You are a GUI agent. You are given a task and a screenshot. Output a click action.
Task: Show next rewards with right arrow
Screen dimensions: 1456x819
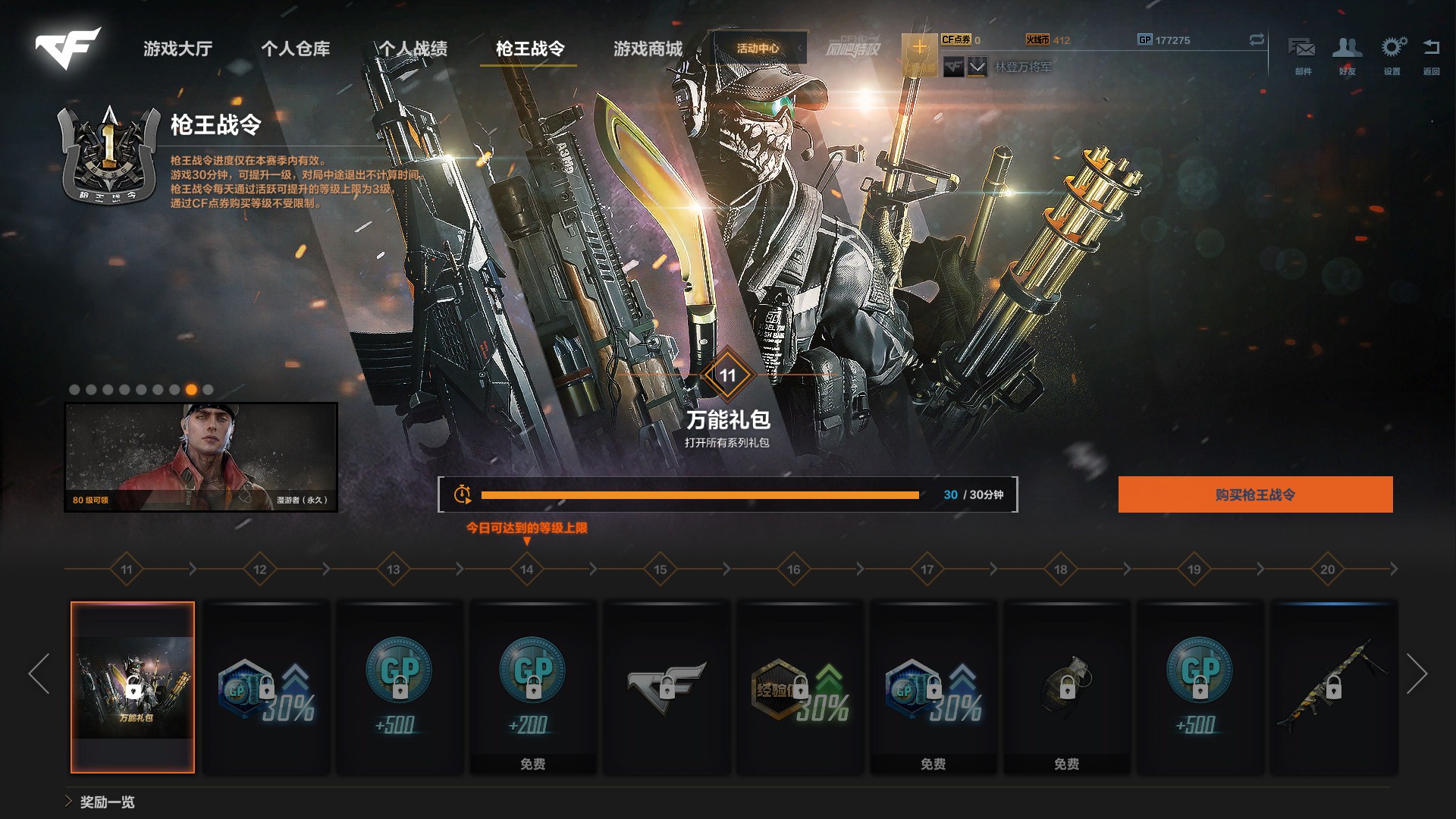click(x=1417, y=673)
